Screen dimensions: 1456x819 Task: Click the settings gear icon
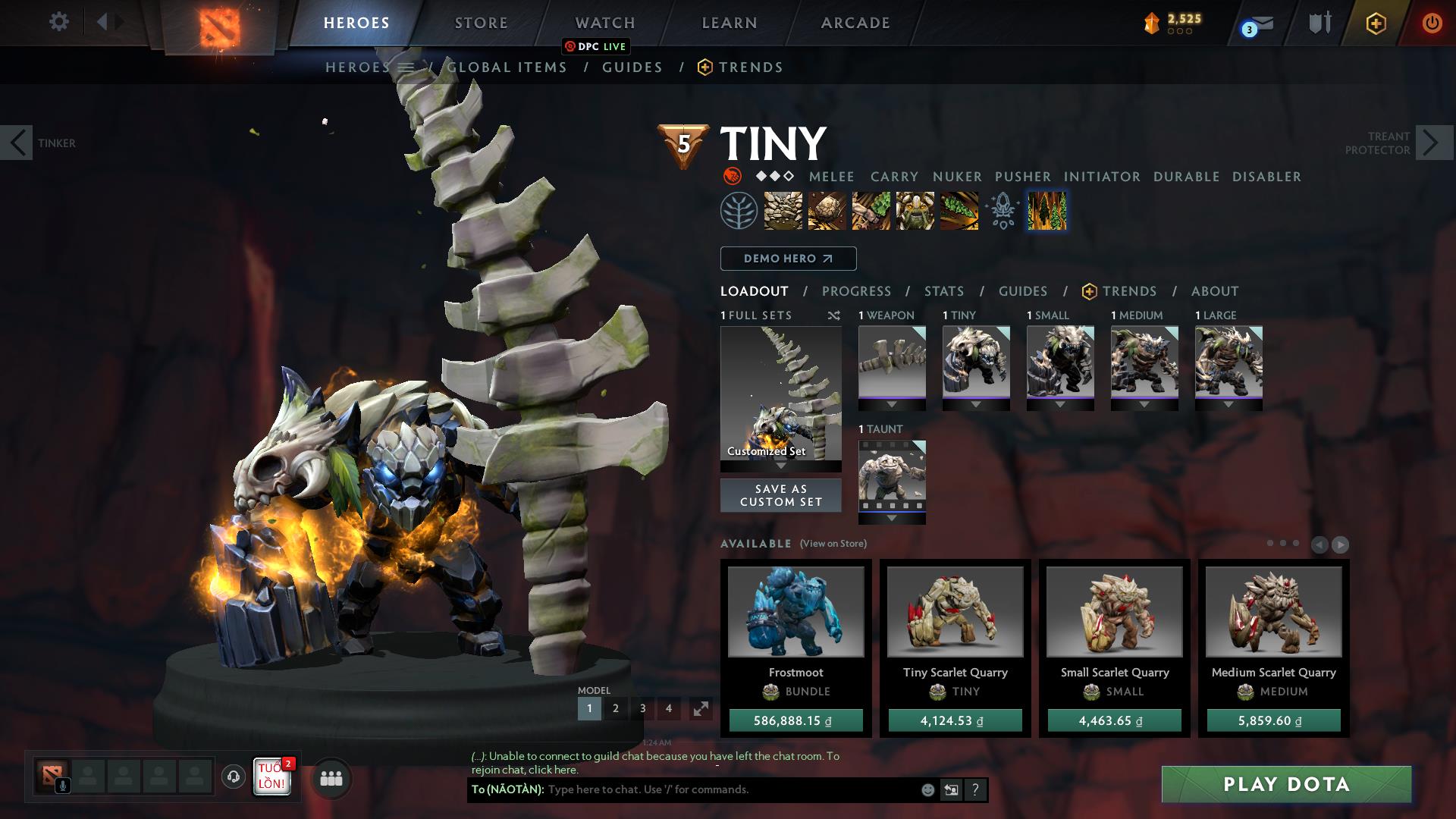[x=58, y=21]
